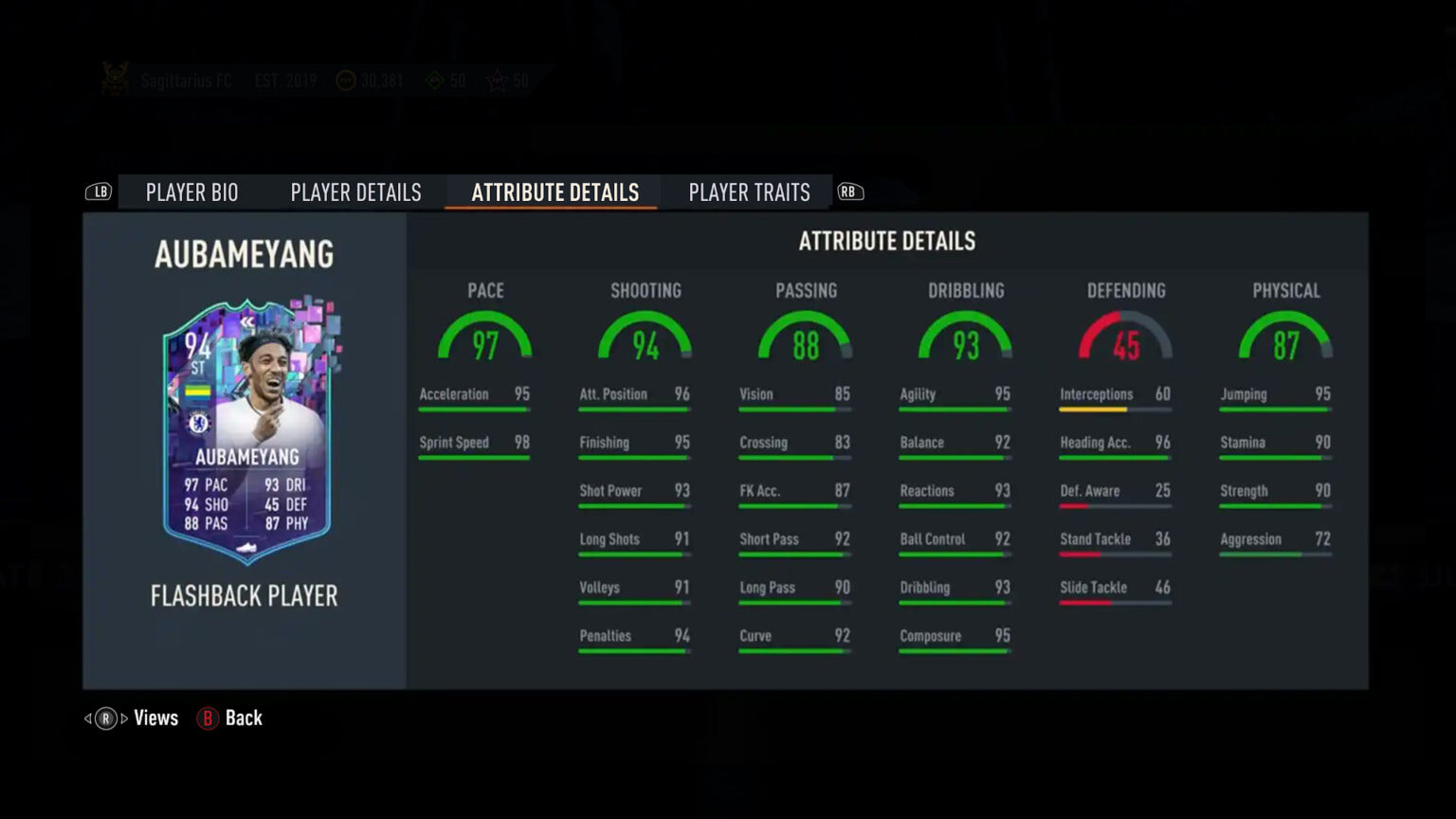Click the star icon showing 50 in header
This screenshot has height=819, width=1456.
pos(498,82)
